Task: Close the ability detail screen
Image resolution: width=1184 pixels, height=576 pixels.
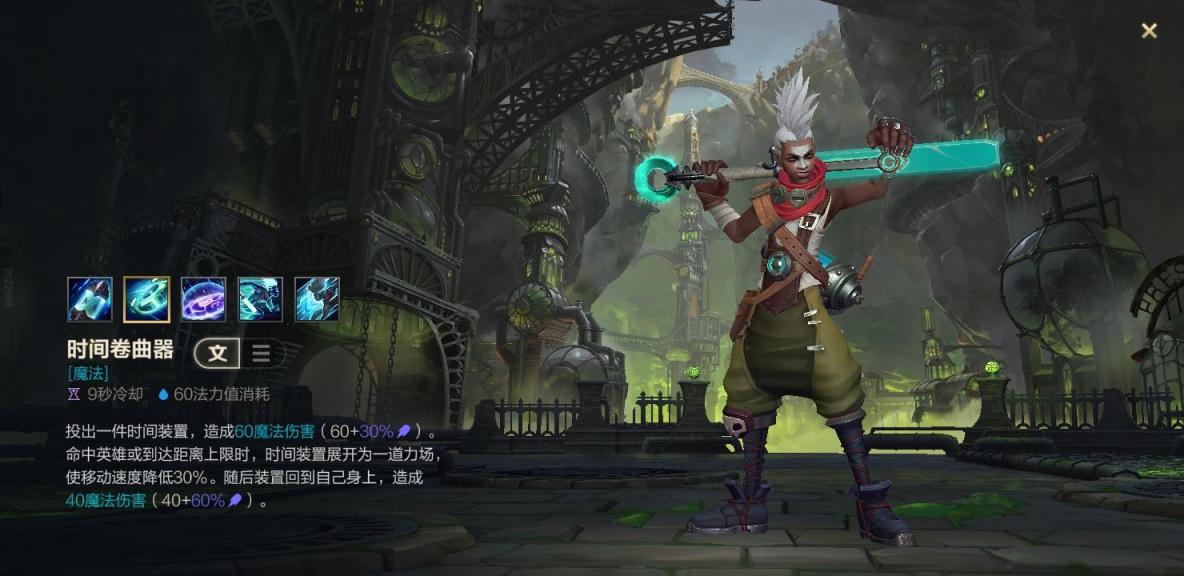Action: tap(1149, 31)
